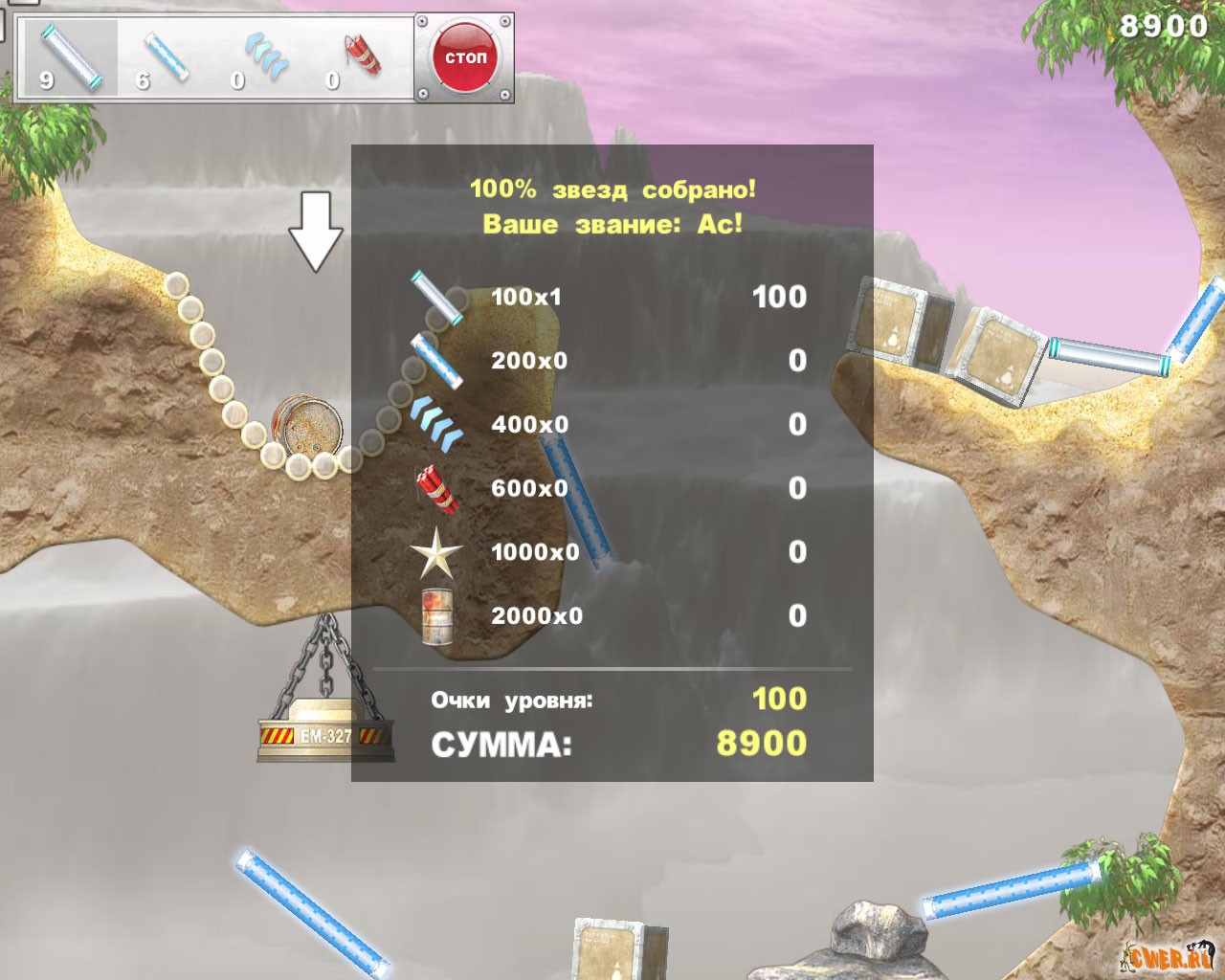Screen dimensions: 1225x980
Task: Pick the red dynamite tool
Action: 363,55
